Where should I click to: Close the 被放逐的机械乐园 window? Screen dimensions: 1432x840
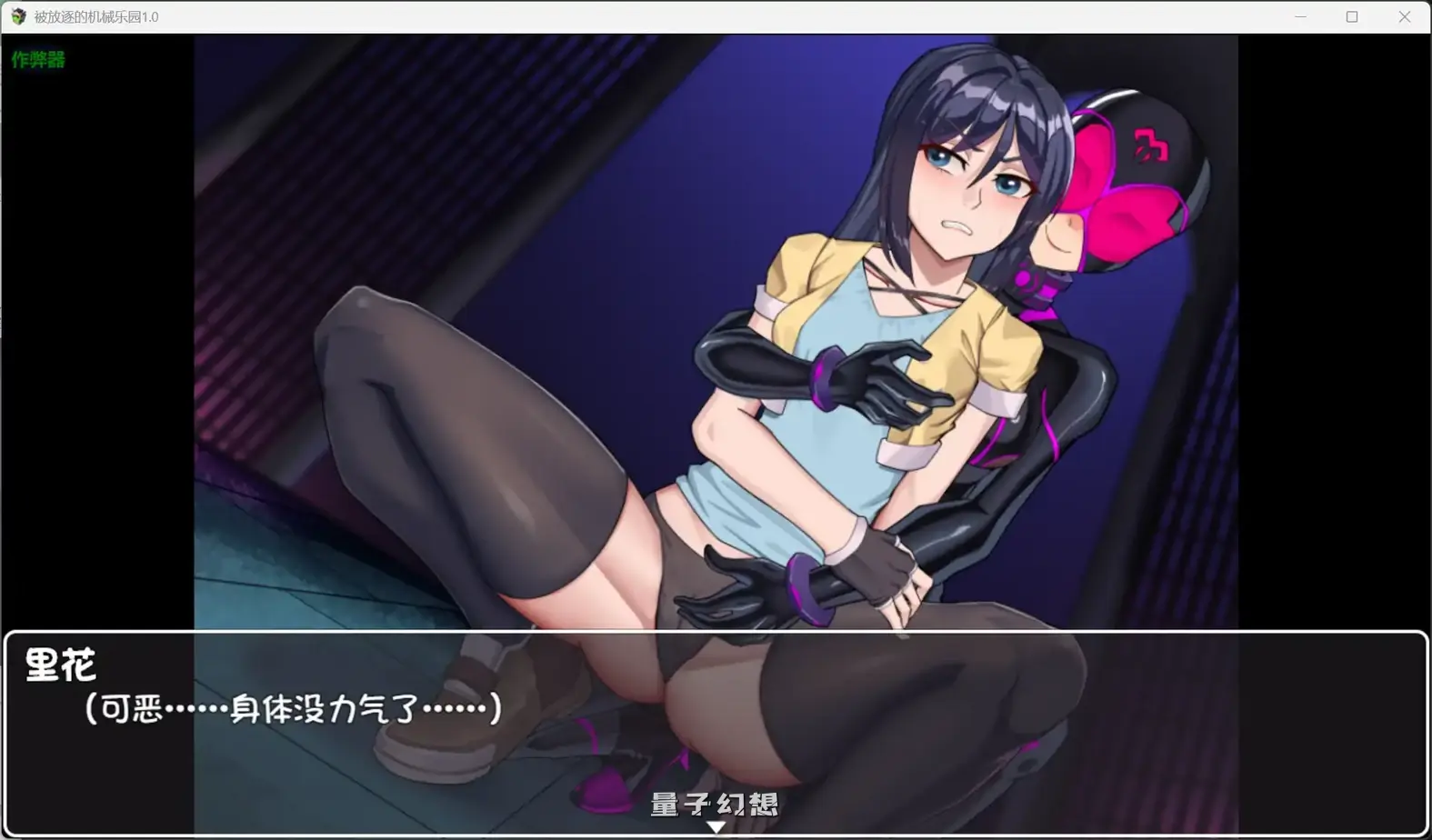[1406, 16]
